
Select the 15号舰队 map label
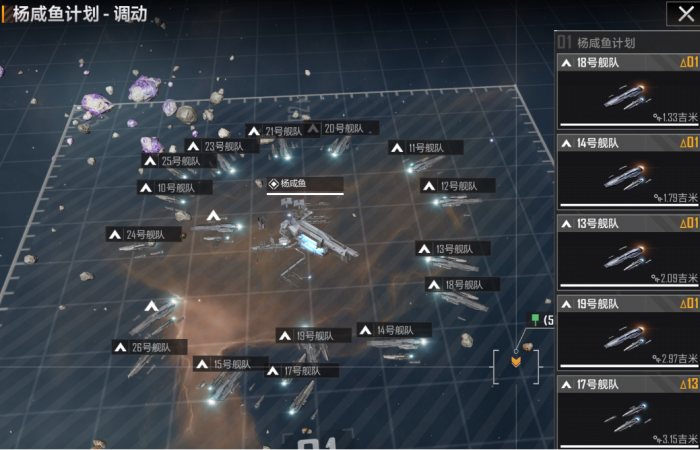point(229,364)
